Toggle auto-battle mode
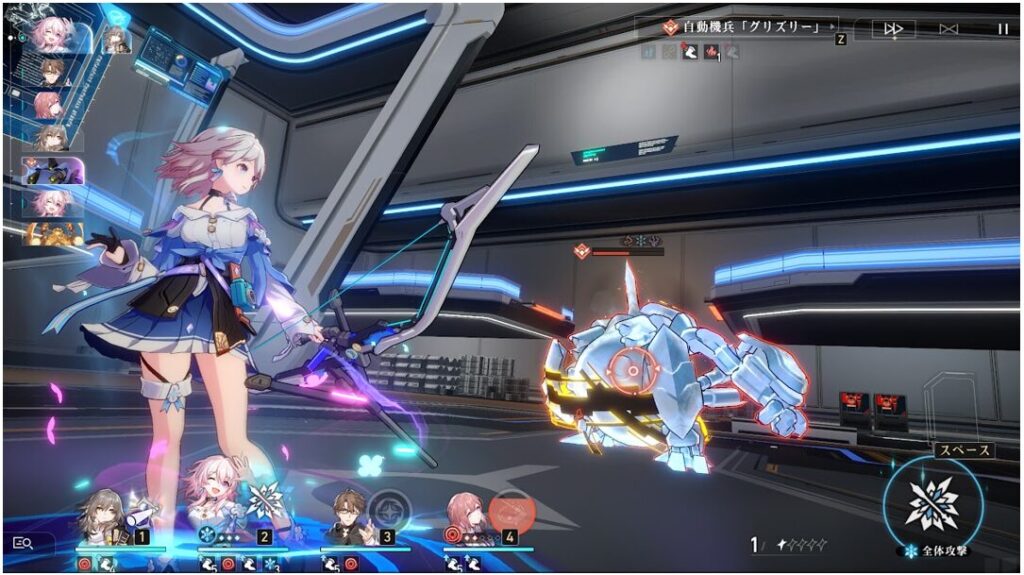 tap(950, 29)
